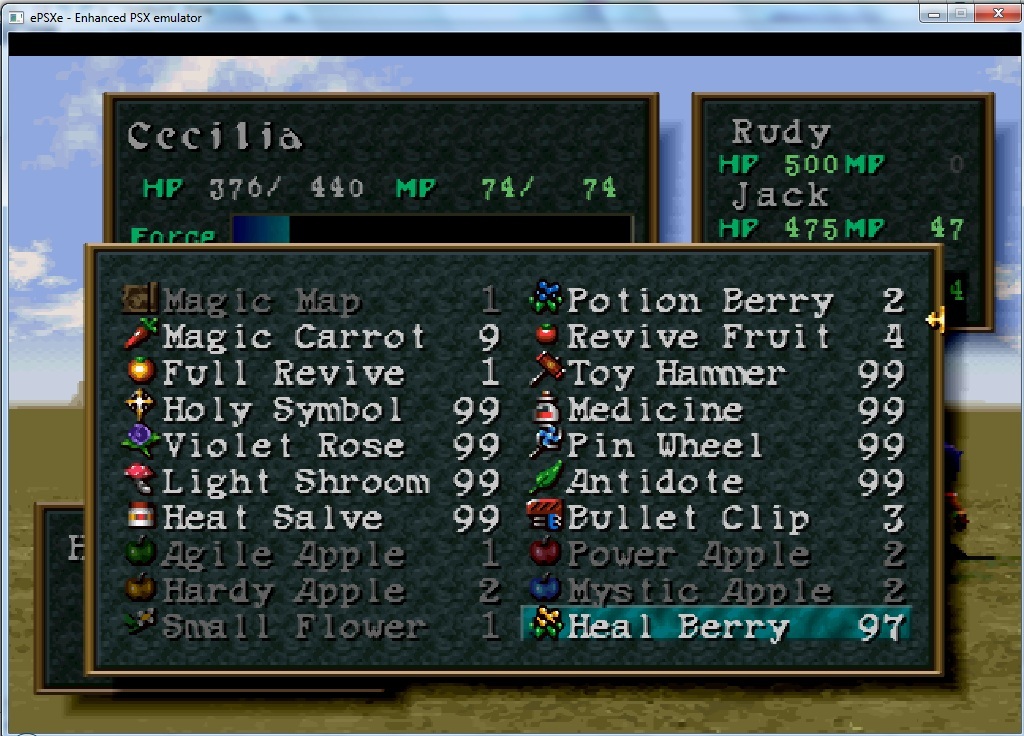
Task: Select the Pin Wheel item
Action: [665, 446]
